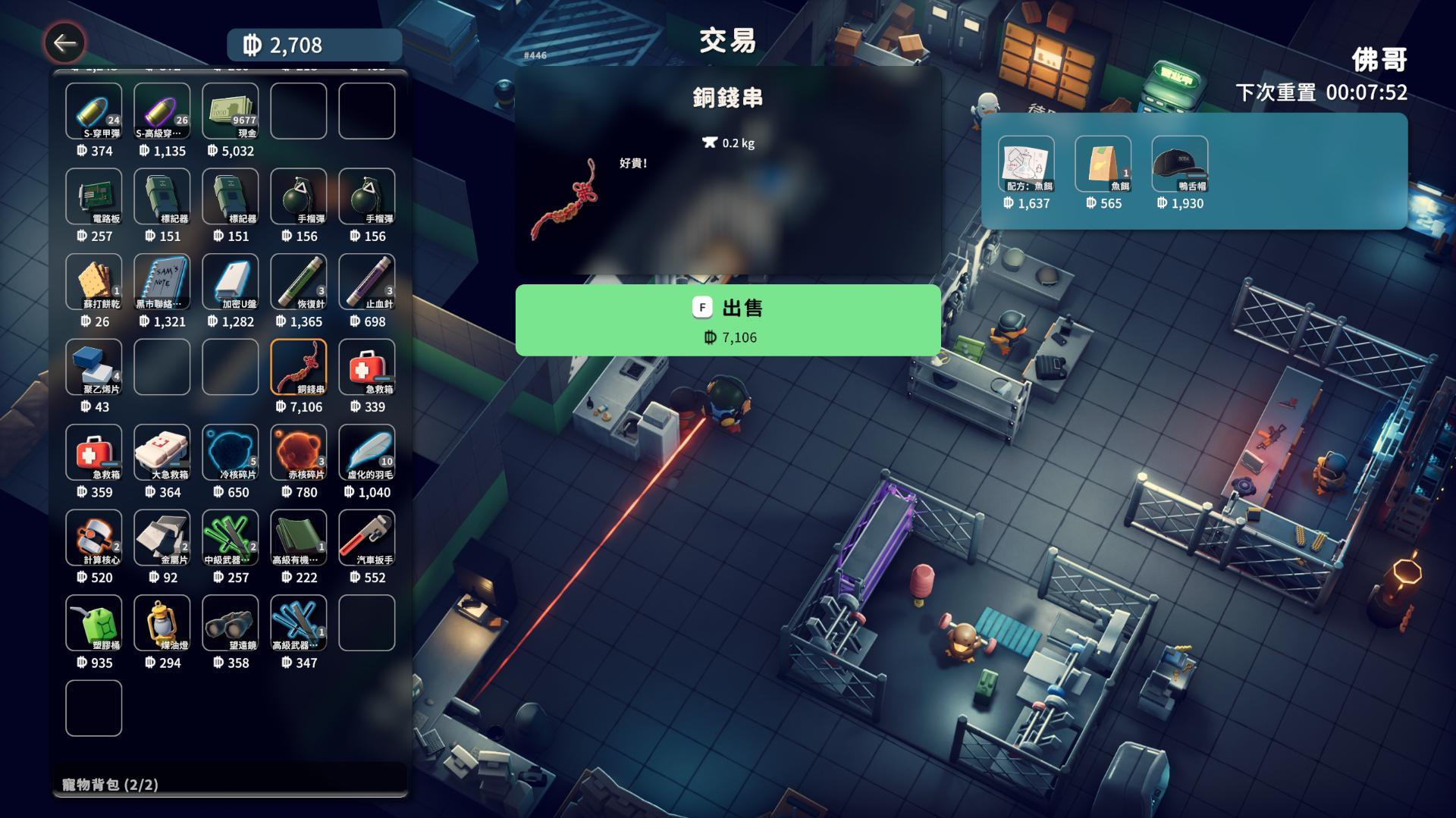Screen dimensions: 1456x818
Task: Sell the copper coin string for 7,106
Action: pos(728,320)
